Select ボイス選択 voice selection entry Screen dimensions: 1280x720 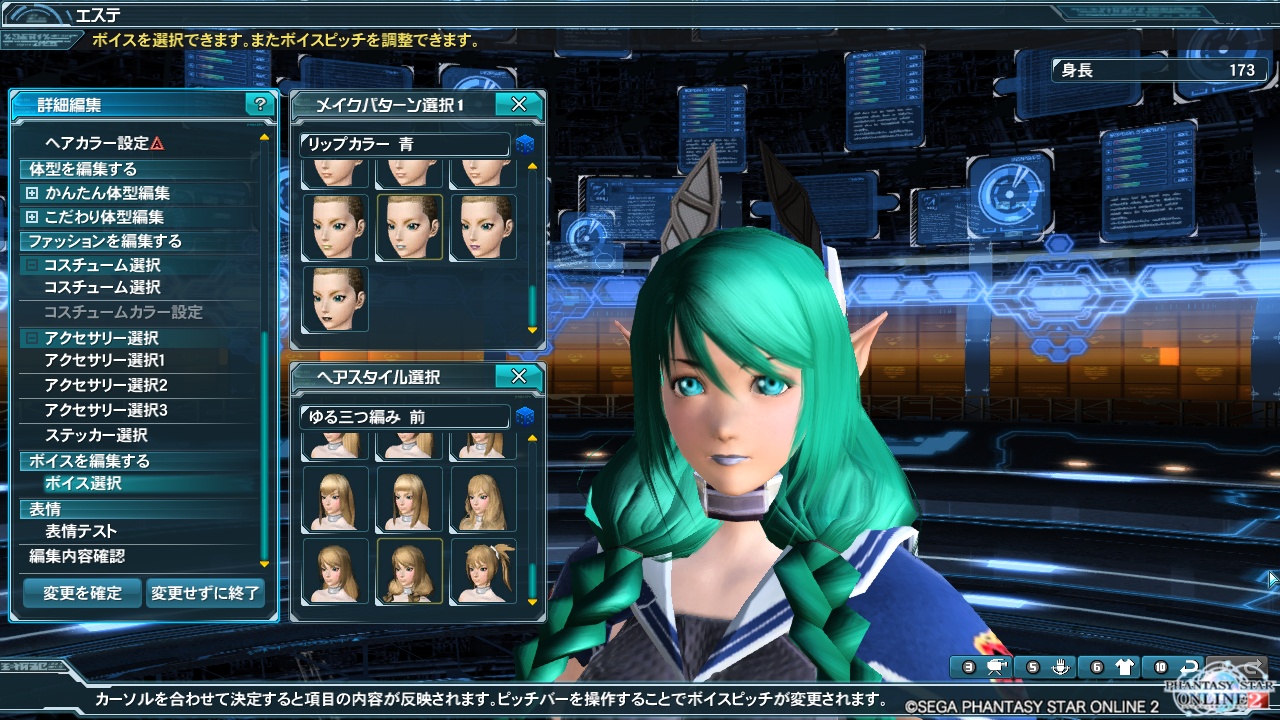83,483
